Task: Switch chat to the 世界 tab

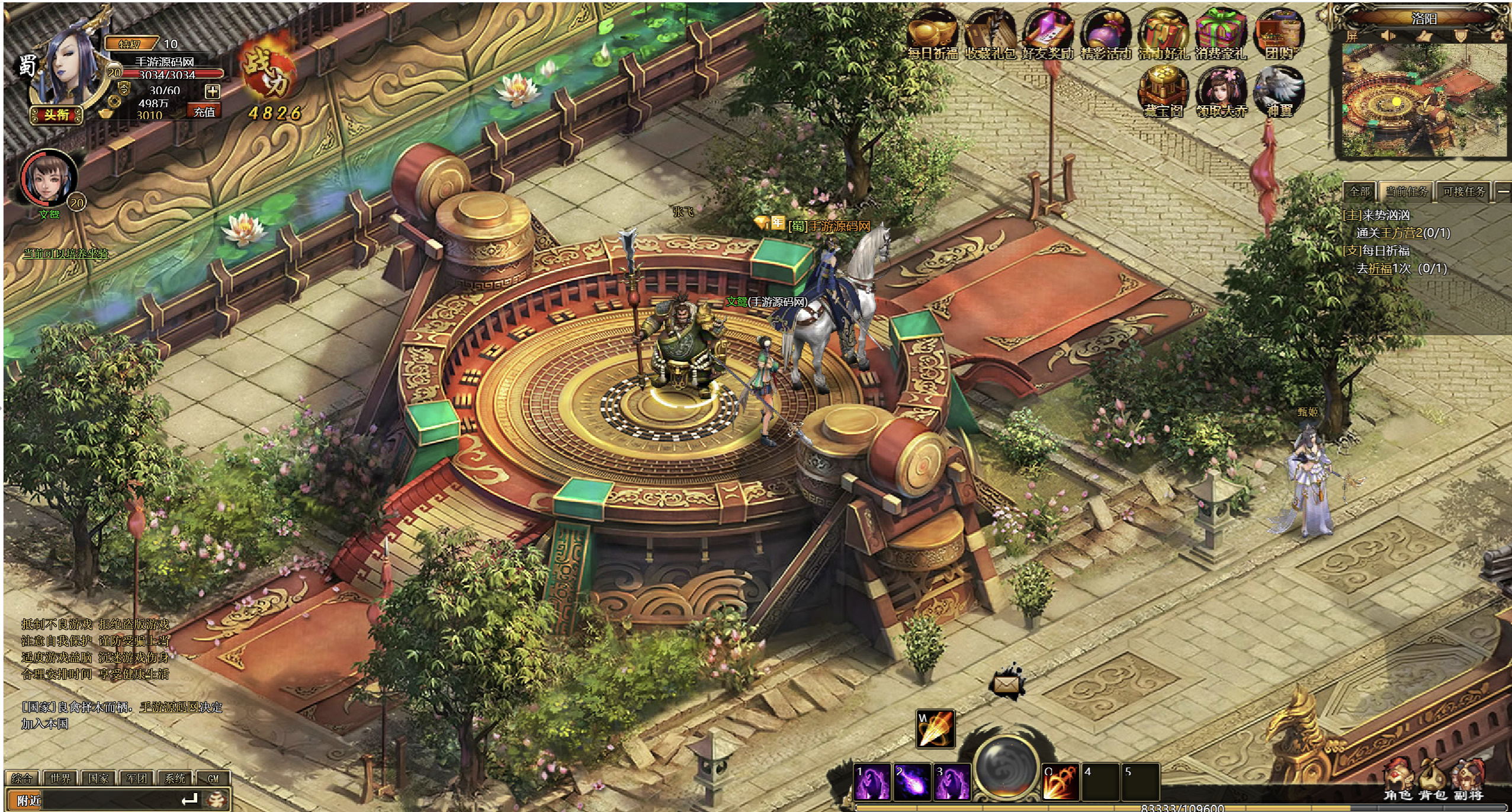Action: point(60,778)
